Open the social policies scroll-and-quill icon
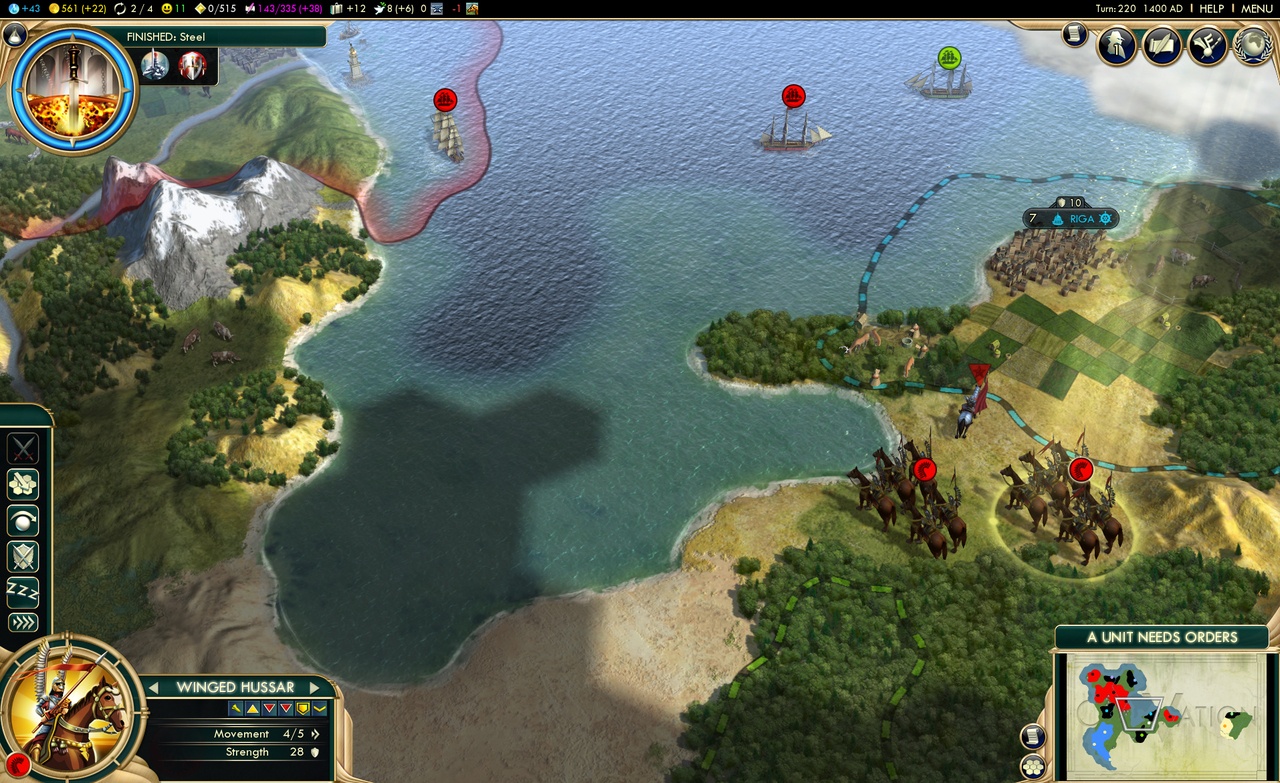Viewport: 1280px width, 783px height. point(1162,45)
